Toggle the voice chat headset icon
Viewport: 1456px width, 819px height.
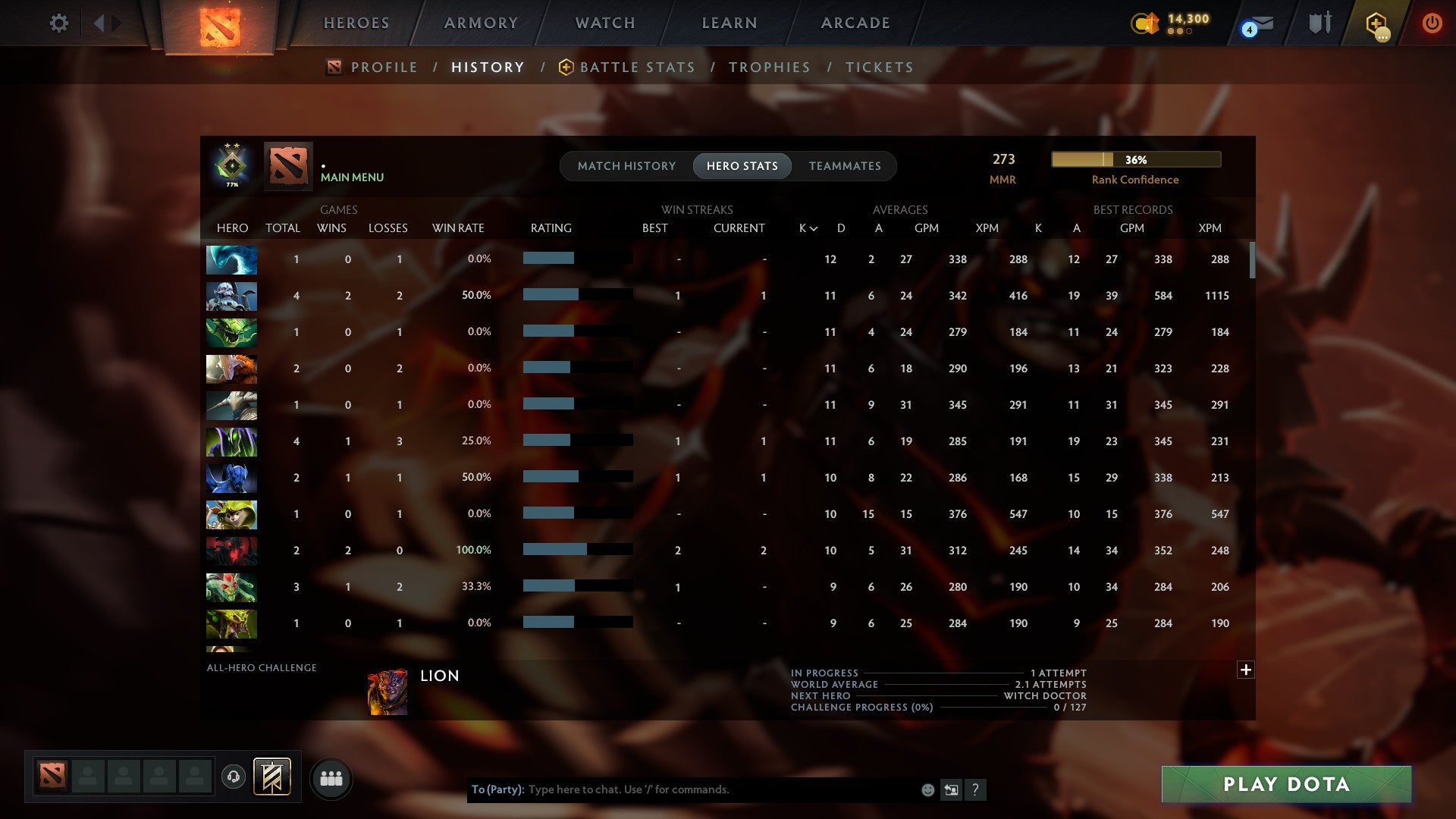pyautogui.click(x=235, y=777)
